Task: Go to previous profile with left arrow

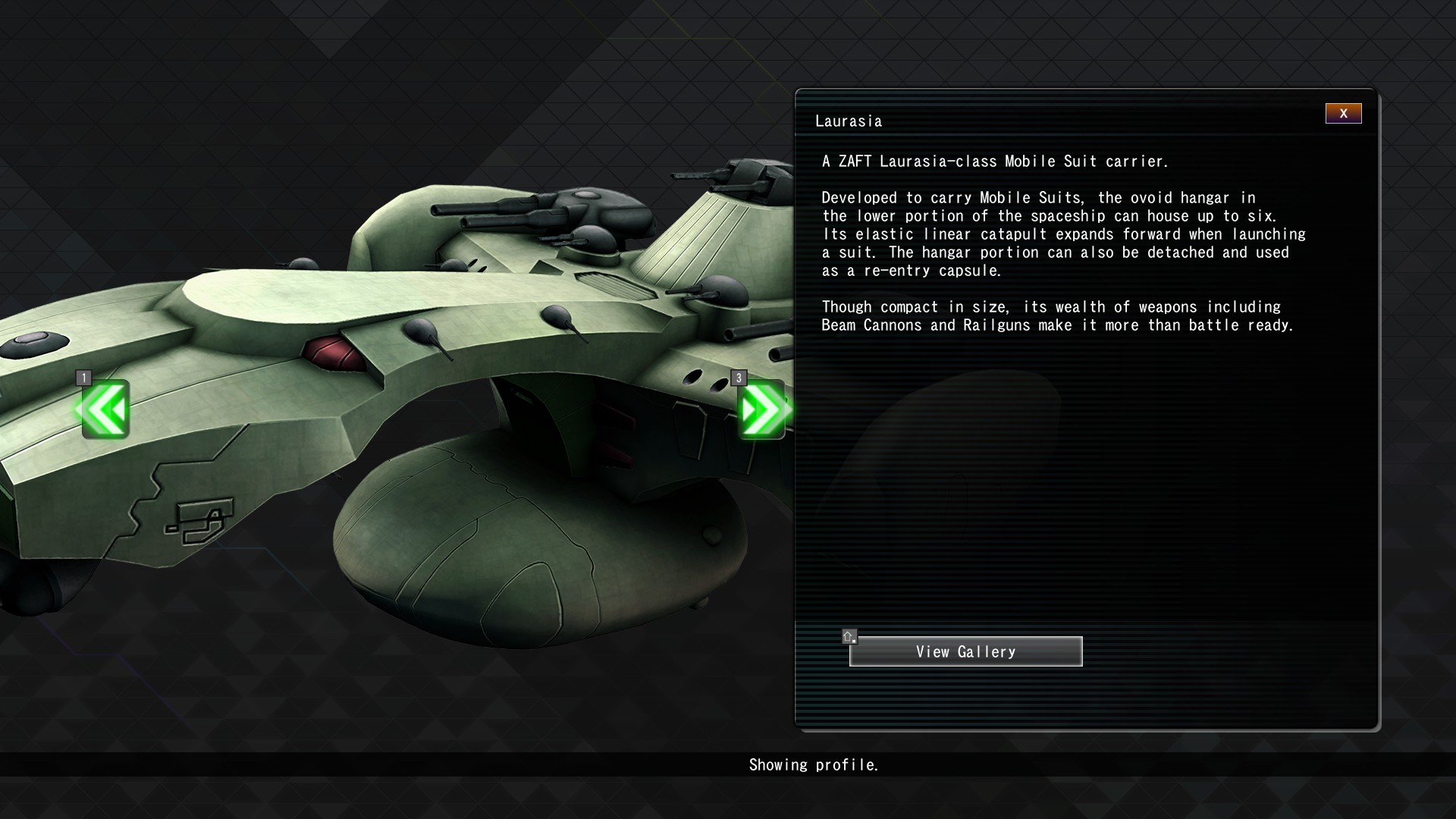Action: (x=105, y=409)
